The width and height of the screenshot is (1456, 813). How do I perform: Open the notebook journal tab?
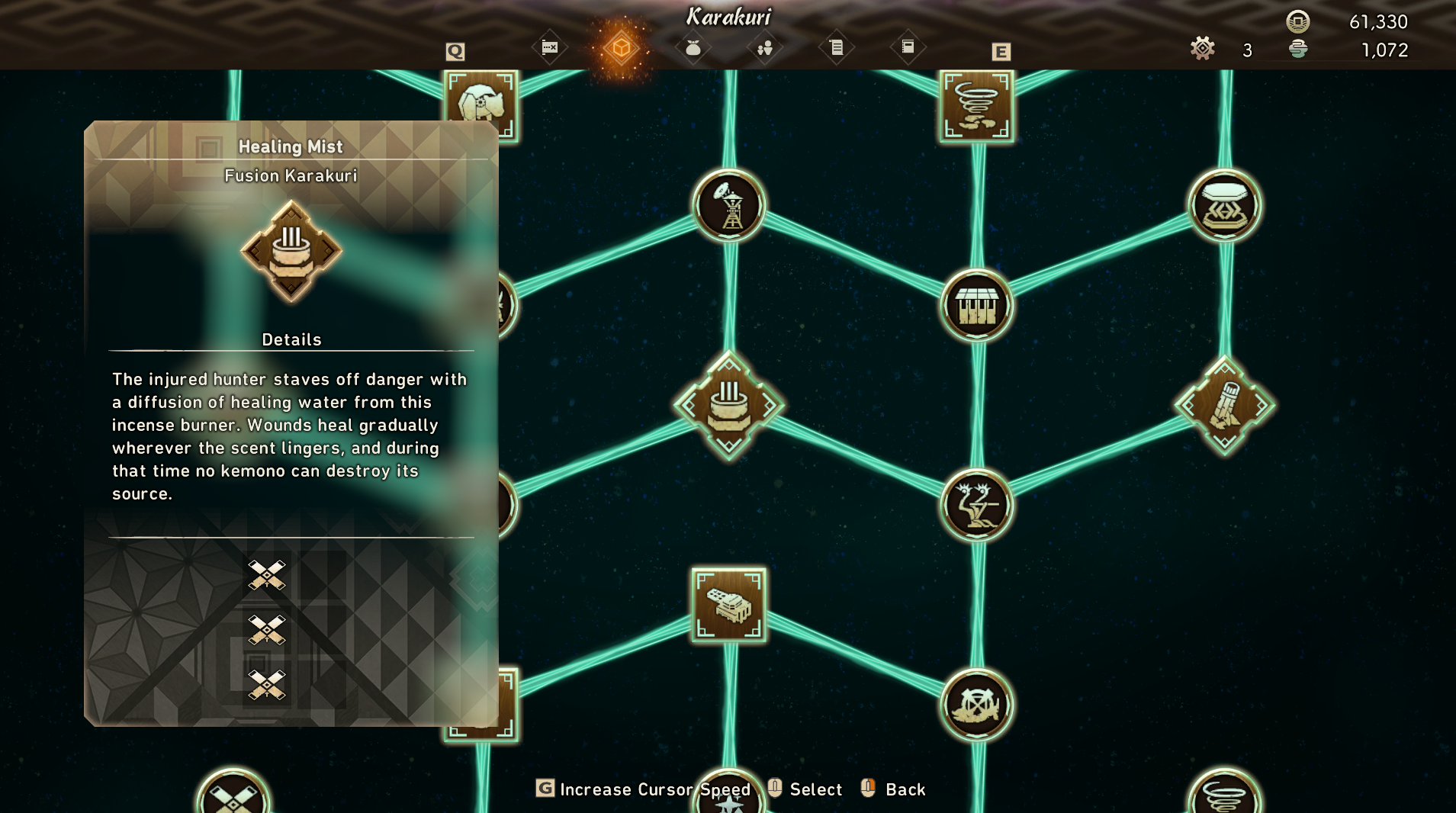908,47
